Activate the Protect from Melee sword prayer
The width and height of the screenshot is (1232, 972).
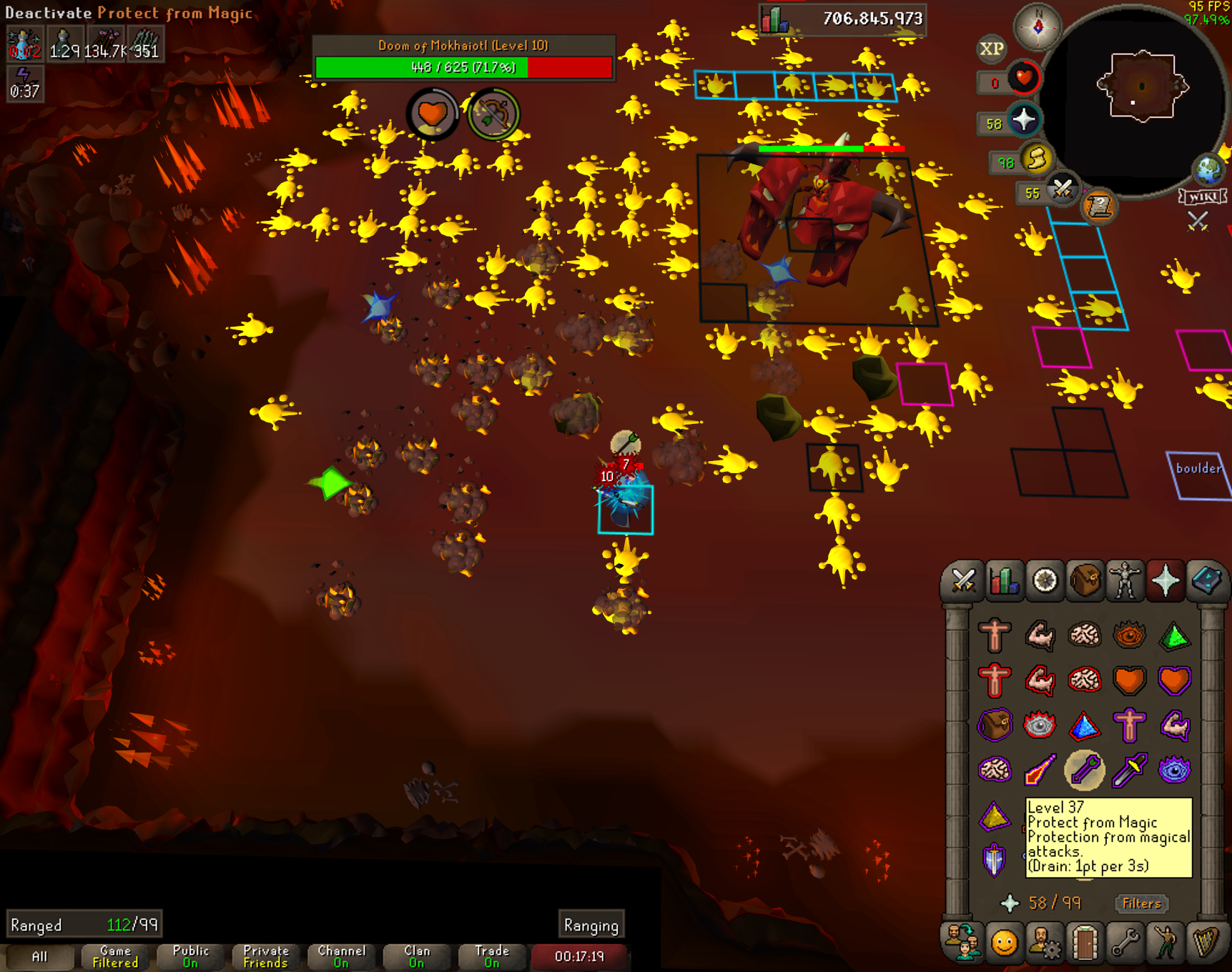pos(1129,770)
